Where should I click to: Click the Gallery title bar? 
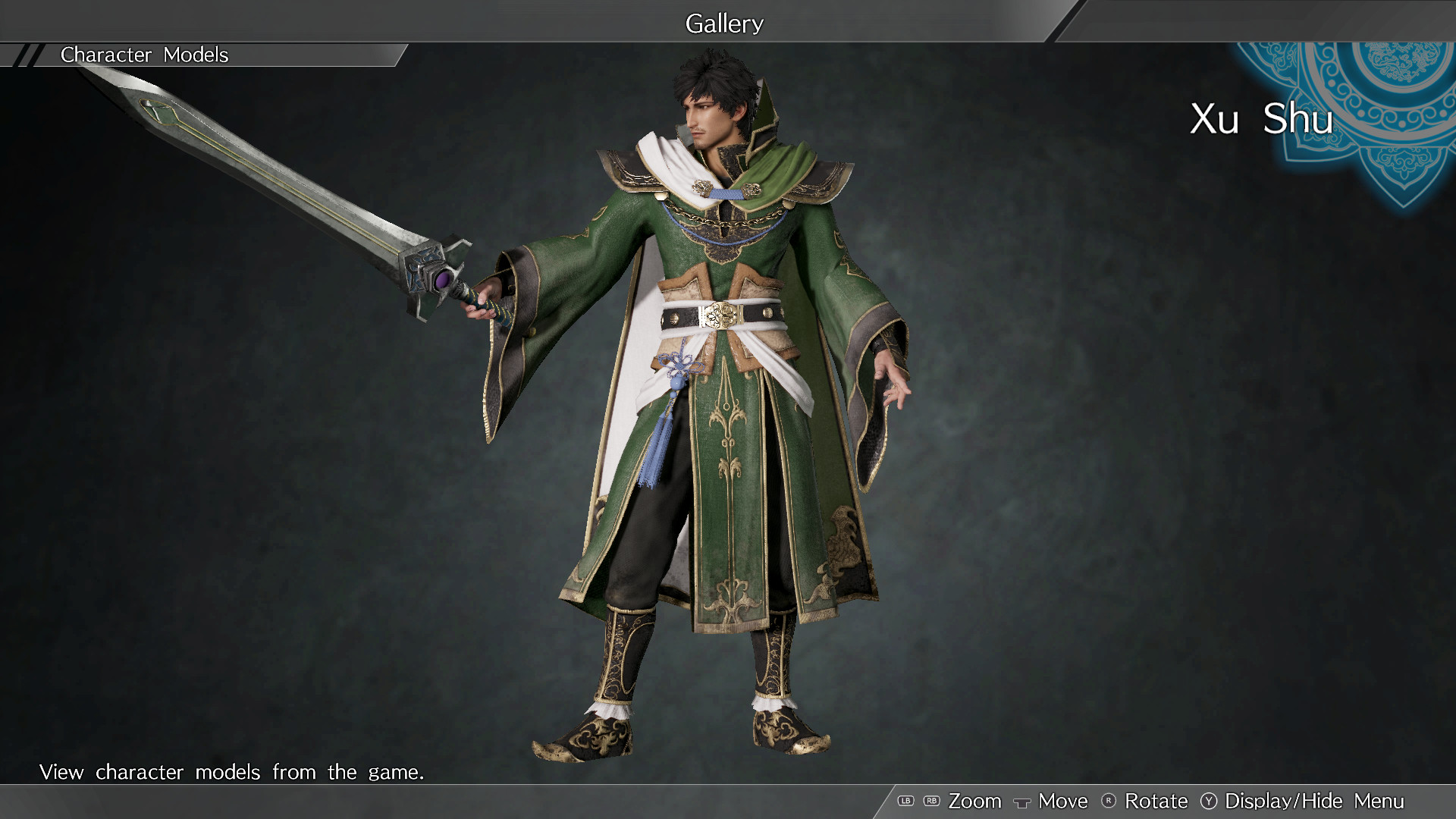[x=724, y=23]
